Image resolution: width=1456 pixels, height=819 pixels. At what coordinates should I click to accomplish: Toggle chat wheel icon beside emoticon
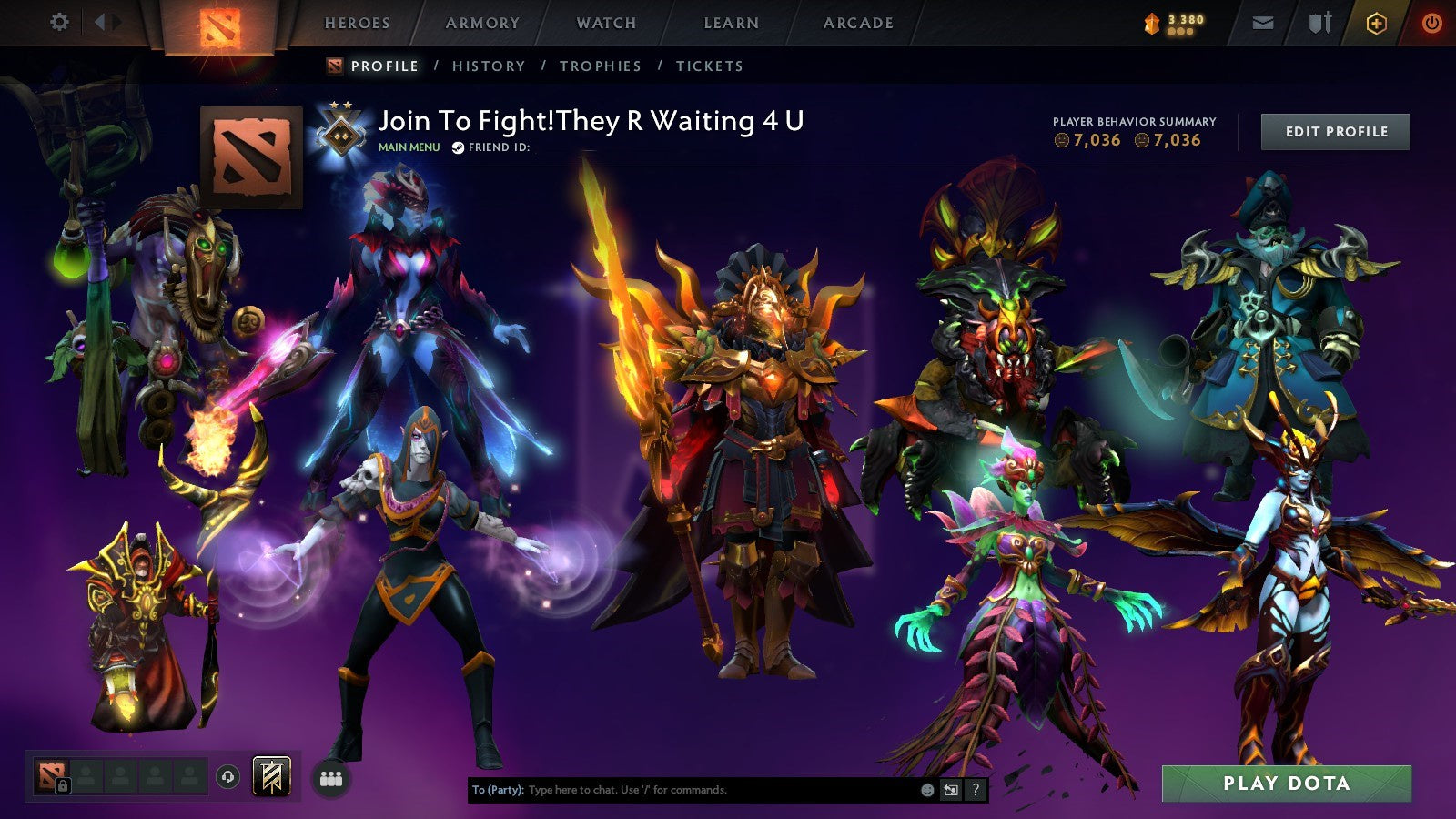tap(950, 790)
